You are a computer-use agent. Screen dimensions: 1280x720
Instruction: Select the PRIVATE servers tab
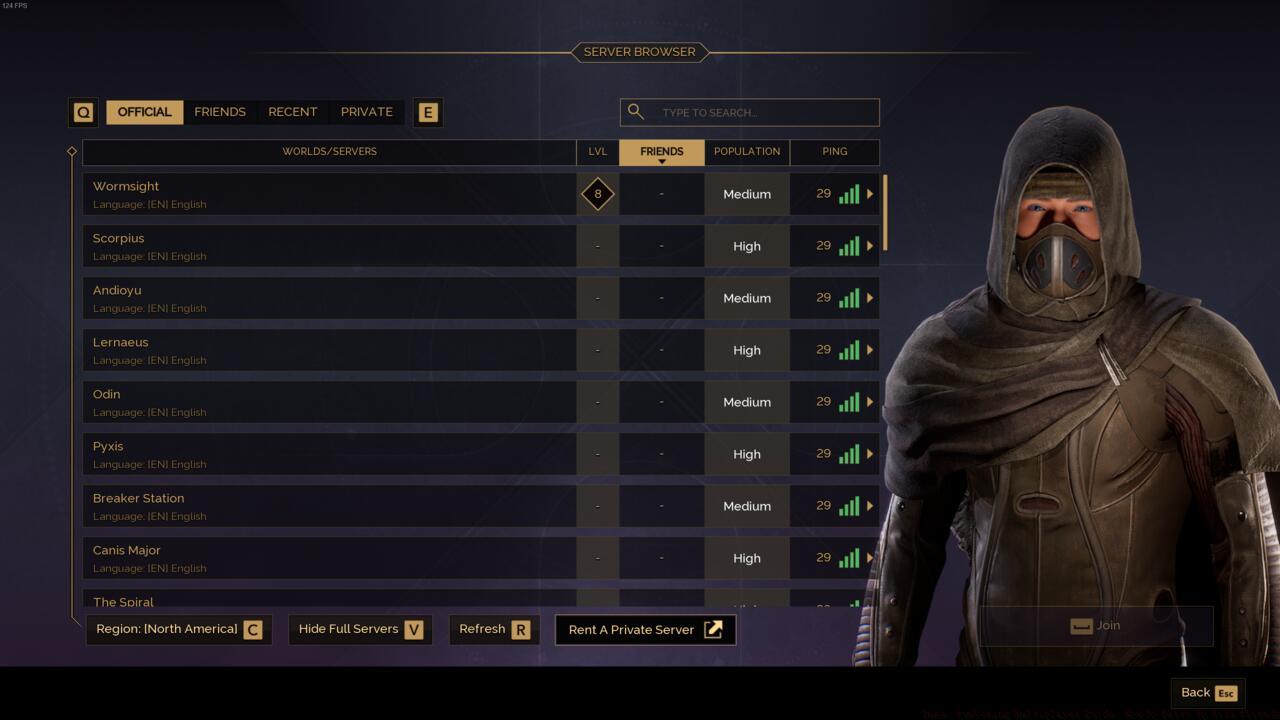click(x=366, y=112)
